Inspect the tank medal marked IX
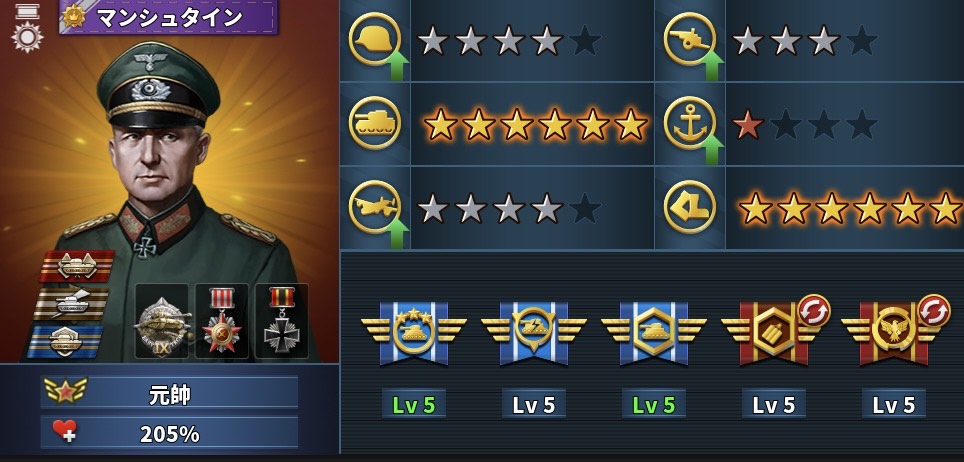The height and width of the screenshot is (462, 964). click(x=162, y=322)
